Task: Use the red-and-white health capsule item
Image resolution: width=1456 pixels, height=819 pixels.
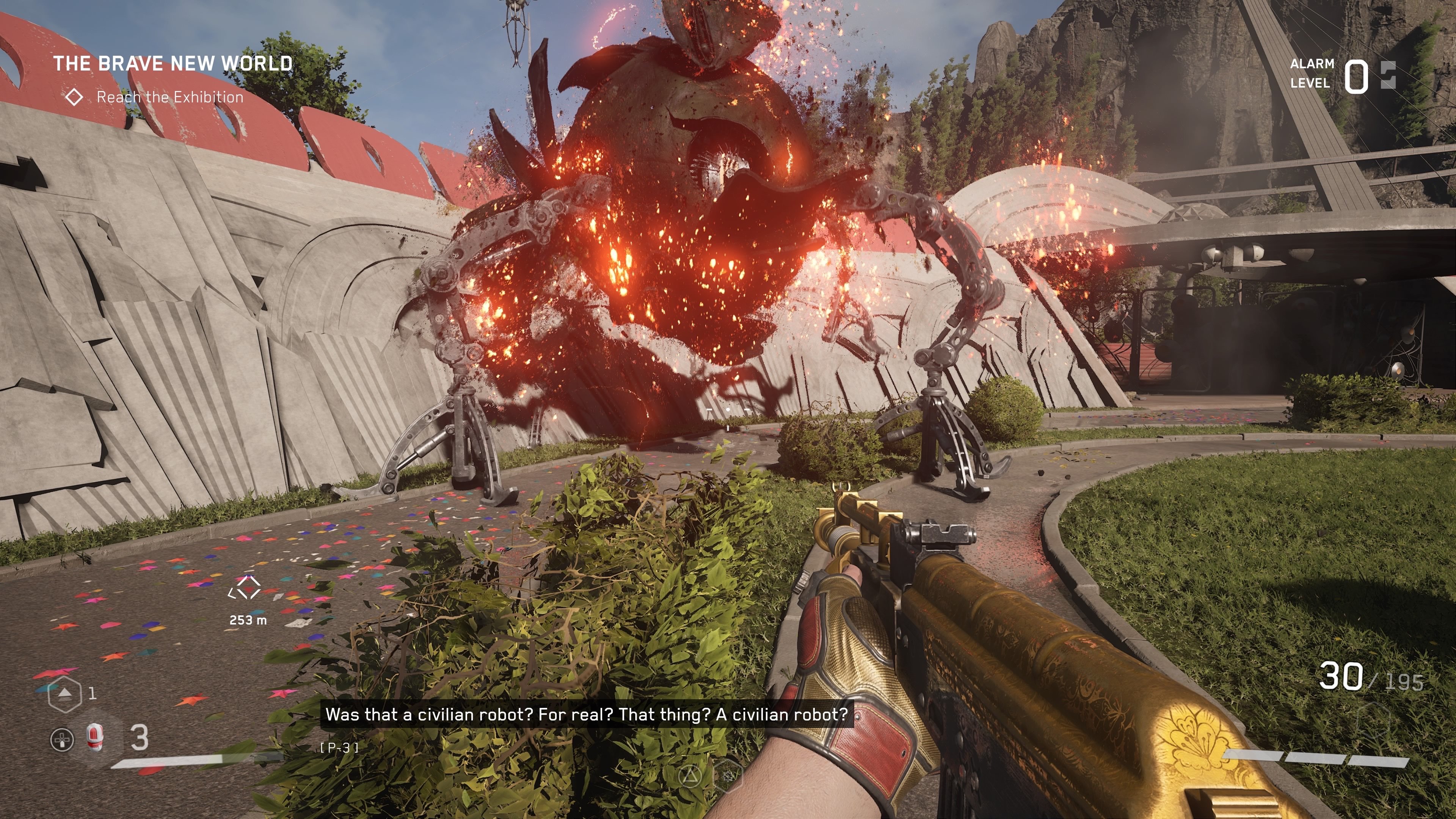Action: pyautogui.click(x=95, y=737)
